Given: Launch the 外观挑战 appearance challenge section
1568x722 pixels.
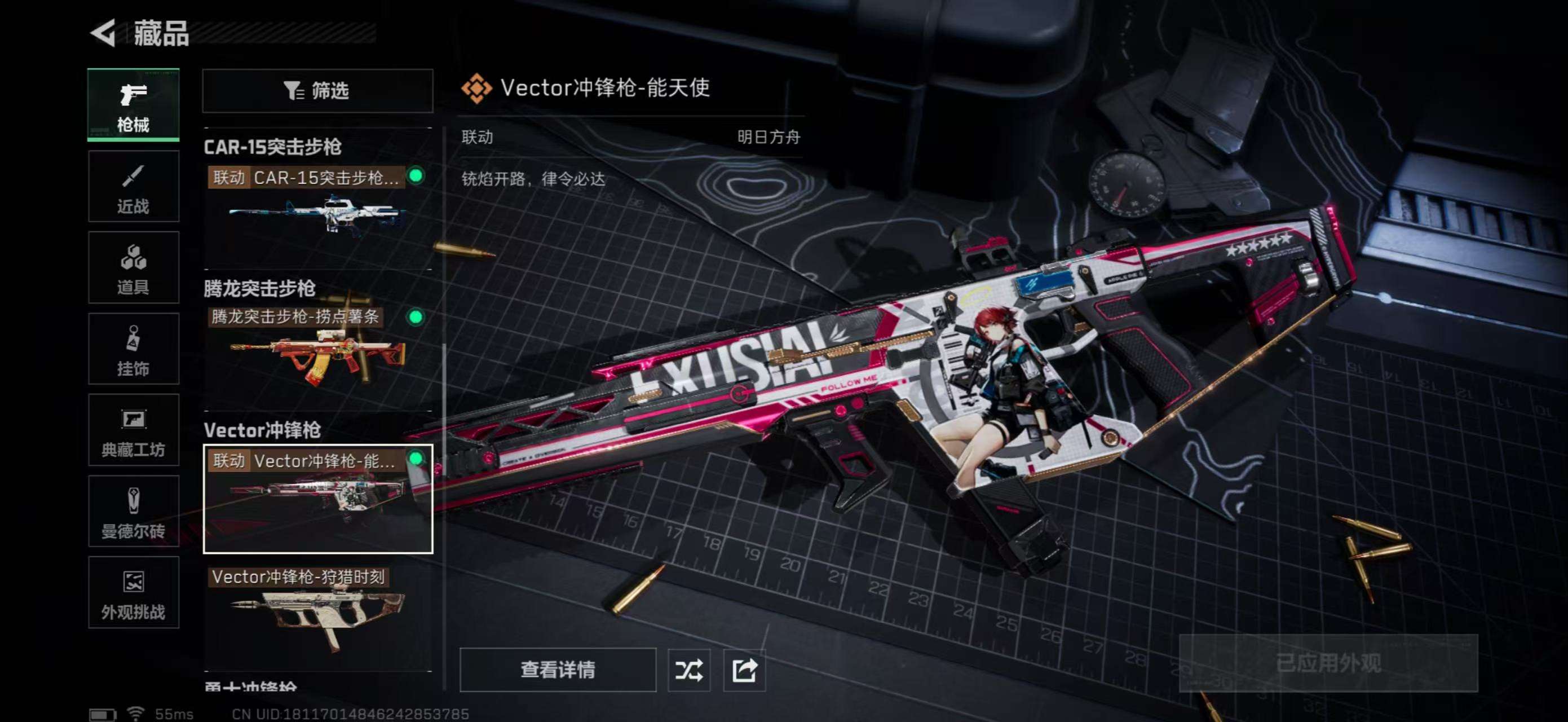Looking at the screenshot, I should point(133,592).
